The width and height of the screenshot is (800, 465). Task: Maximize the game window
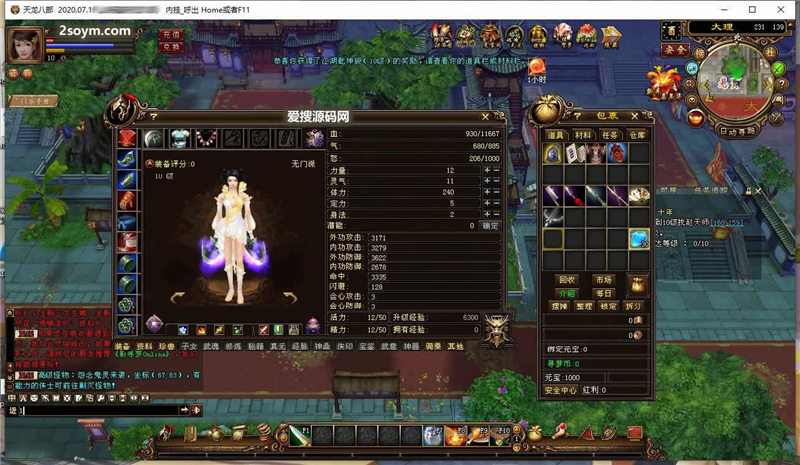[750, 8]
